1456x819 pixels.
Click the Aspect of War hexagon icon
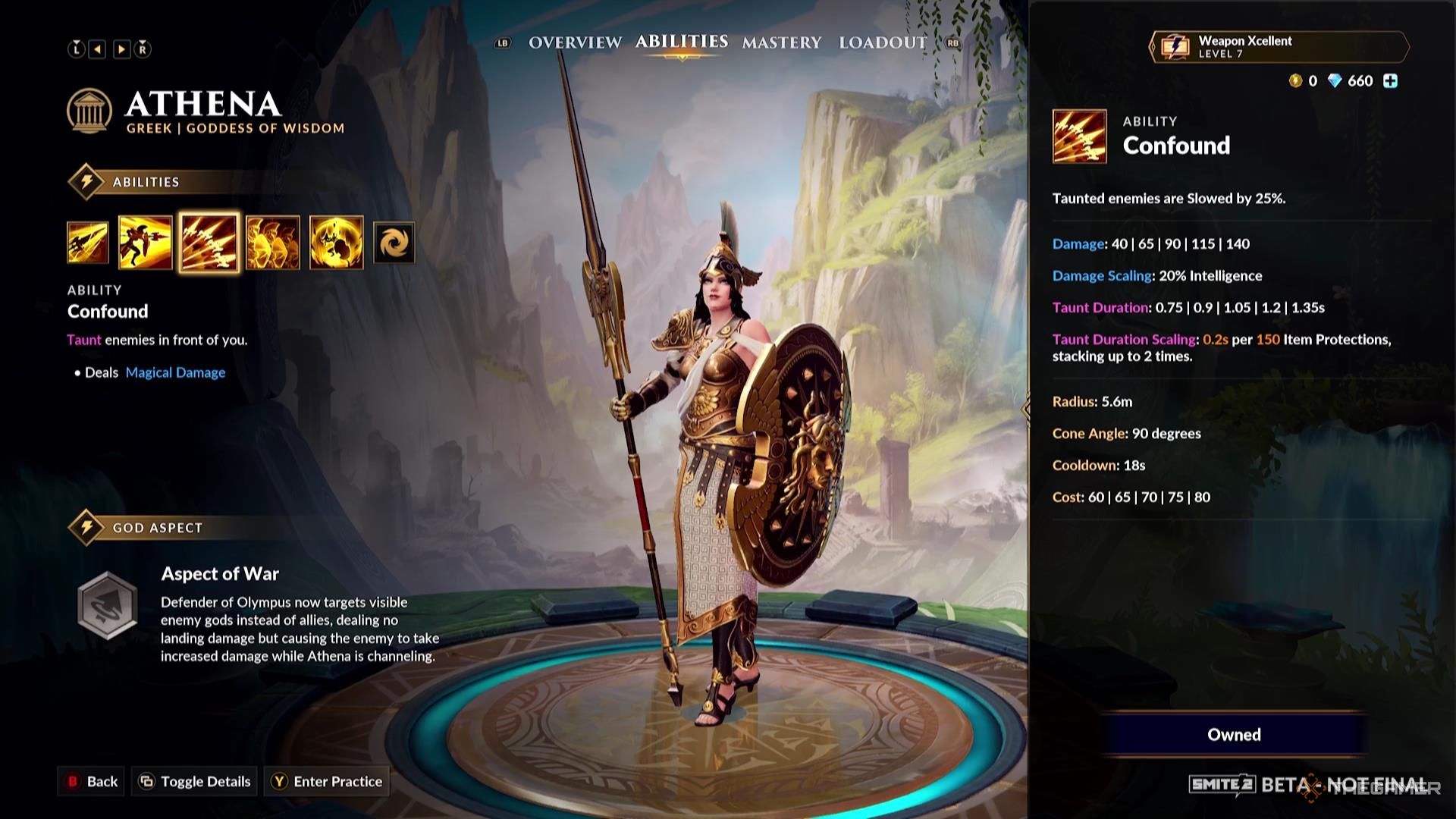pos(108,604)
